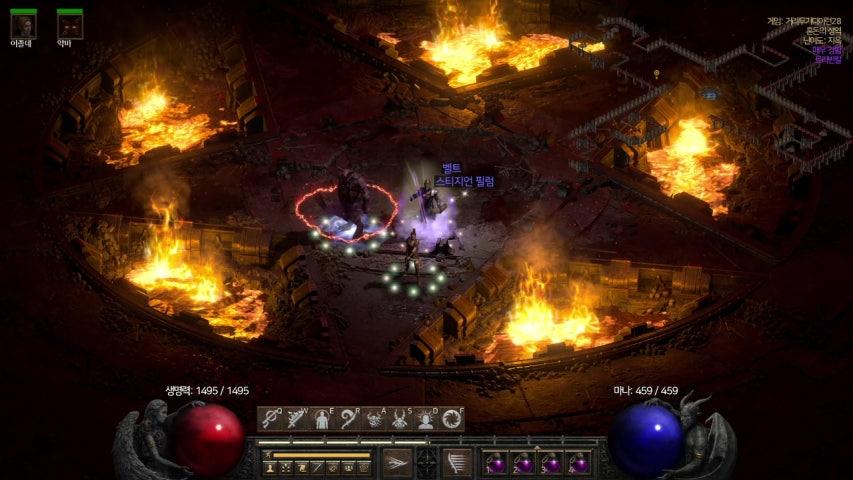This screenshot has width=853, height=480.
Task: Use the purple potion in belt slot 1
Action: pyautogui.click(x=497, y=463)
